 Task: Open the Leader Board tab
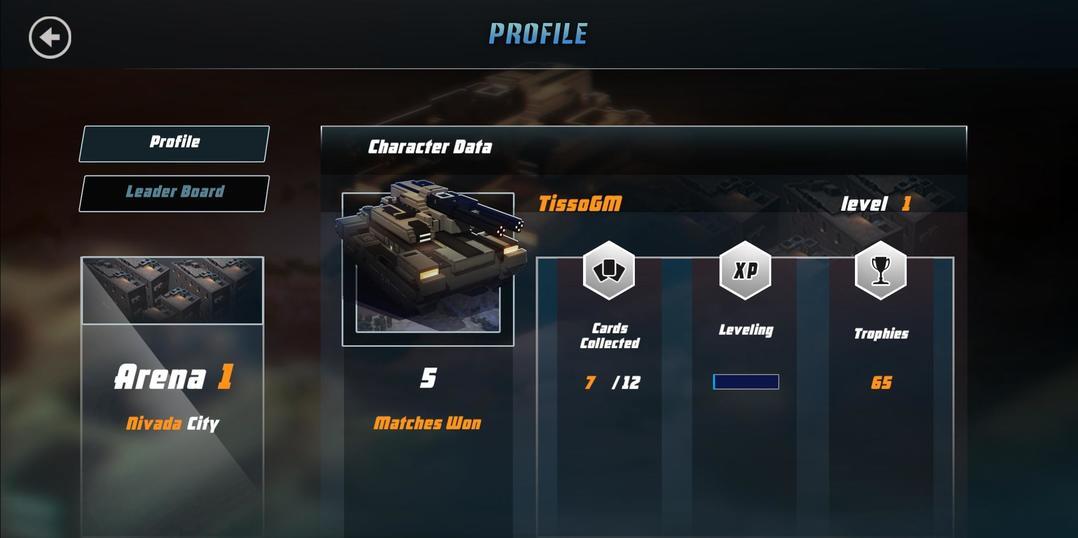174,193
